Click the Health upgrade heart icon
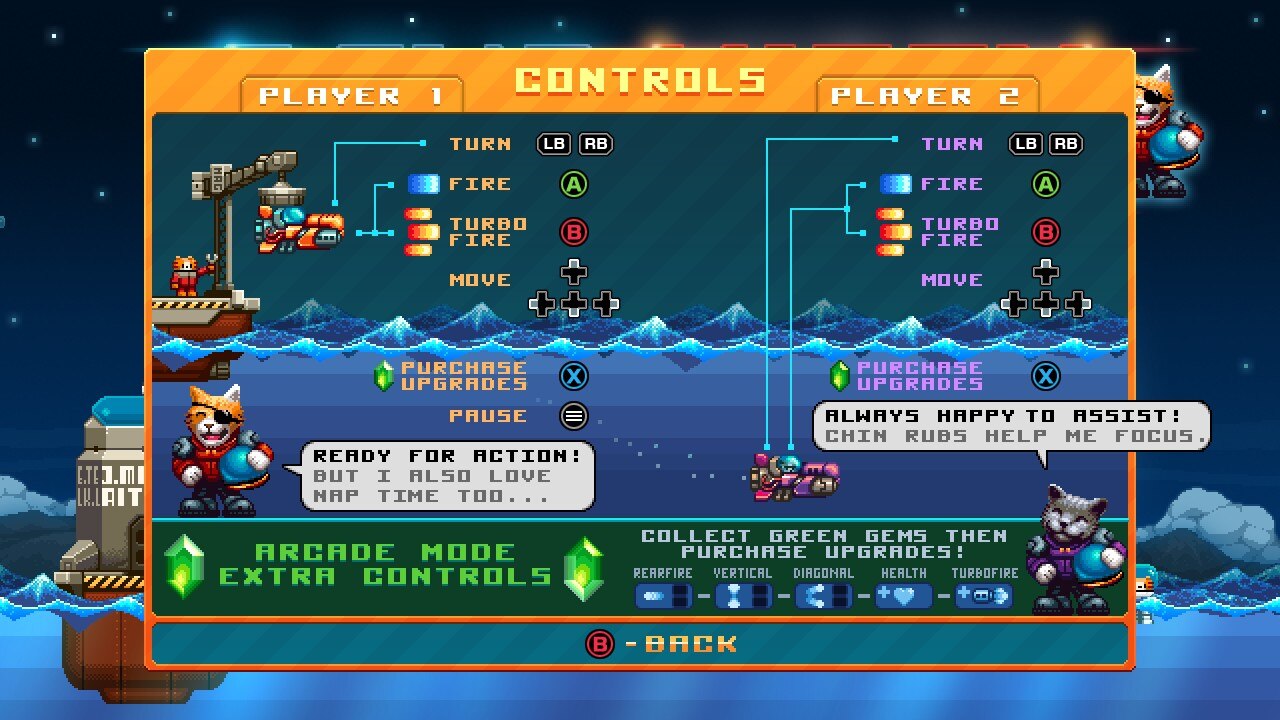1280x720 pixels. [903, 597]
